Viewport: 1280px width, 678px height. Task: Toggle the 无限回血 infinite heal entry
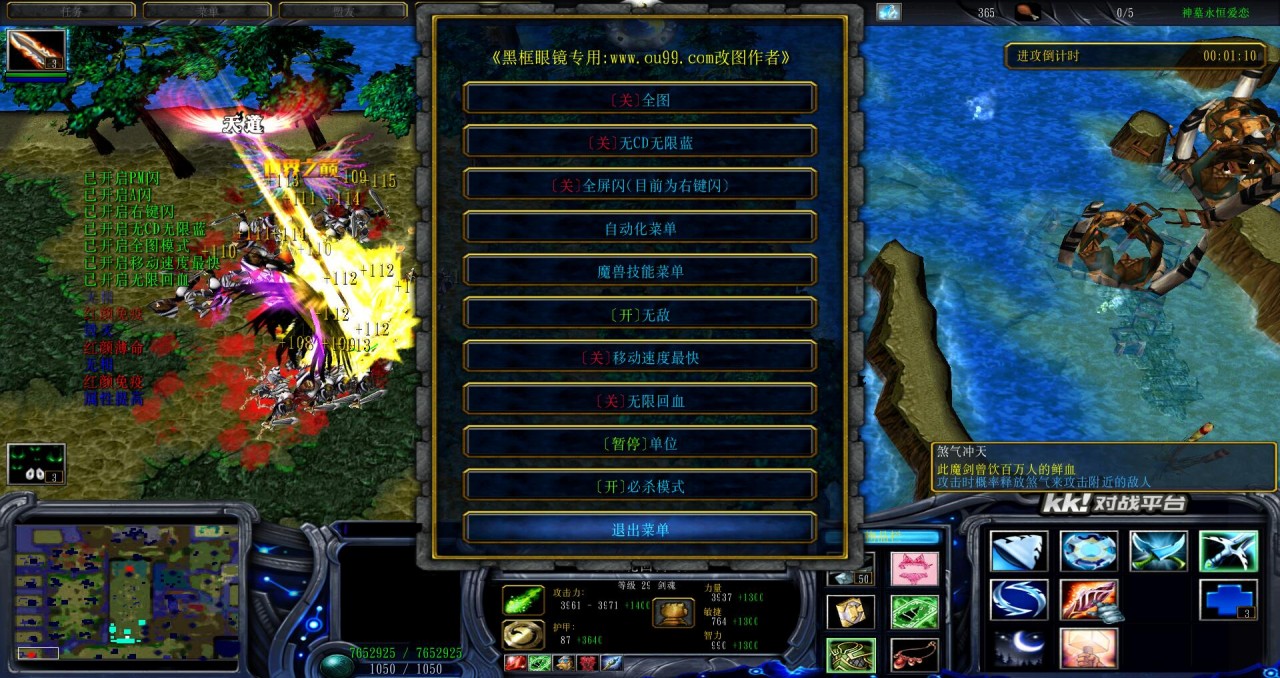640,400
